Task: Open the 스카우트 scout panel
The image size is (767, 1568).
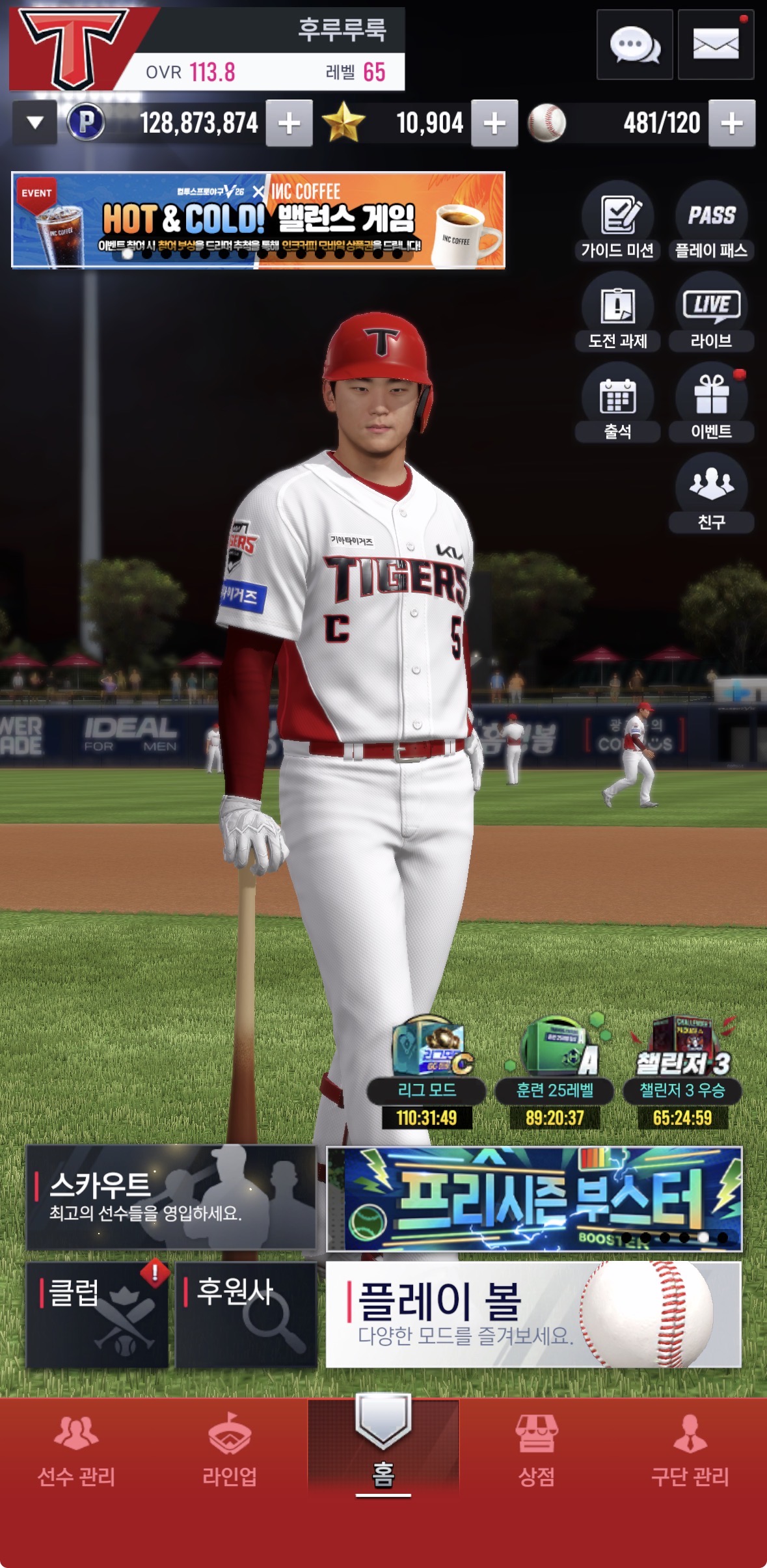Action: tap(170, 1198)
